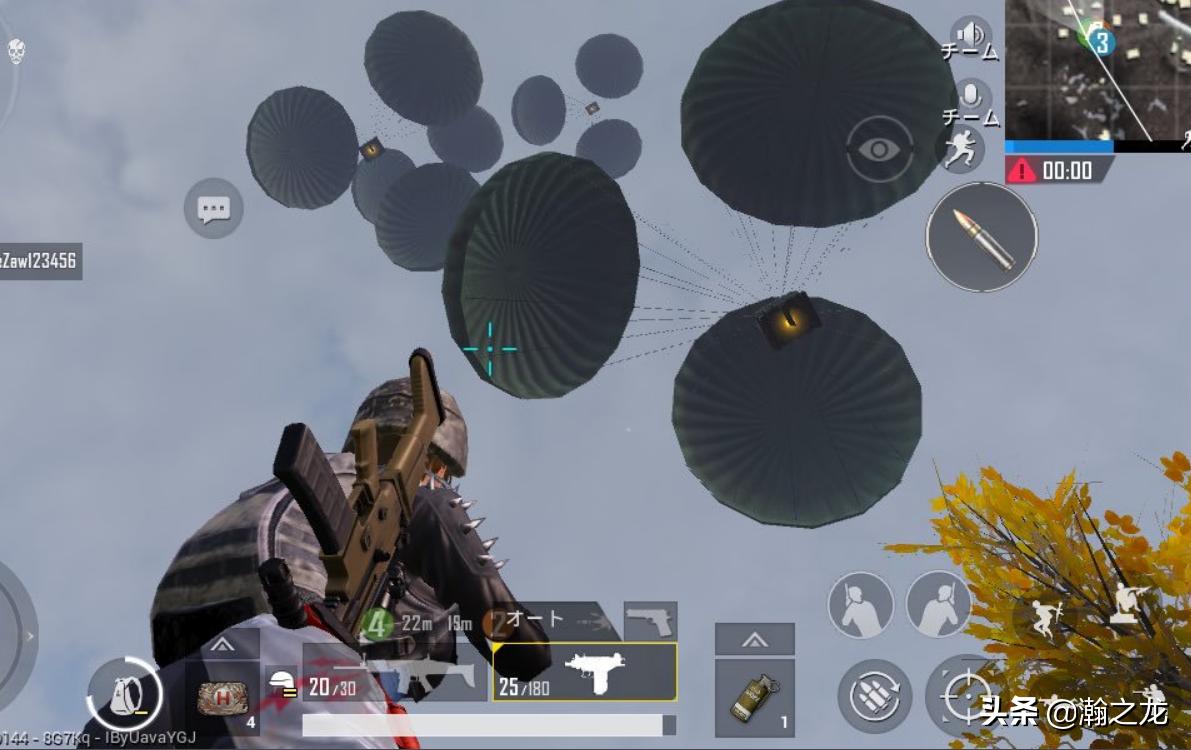Expand the healing items list arrow

[222, 643]
